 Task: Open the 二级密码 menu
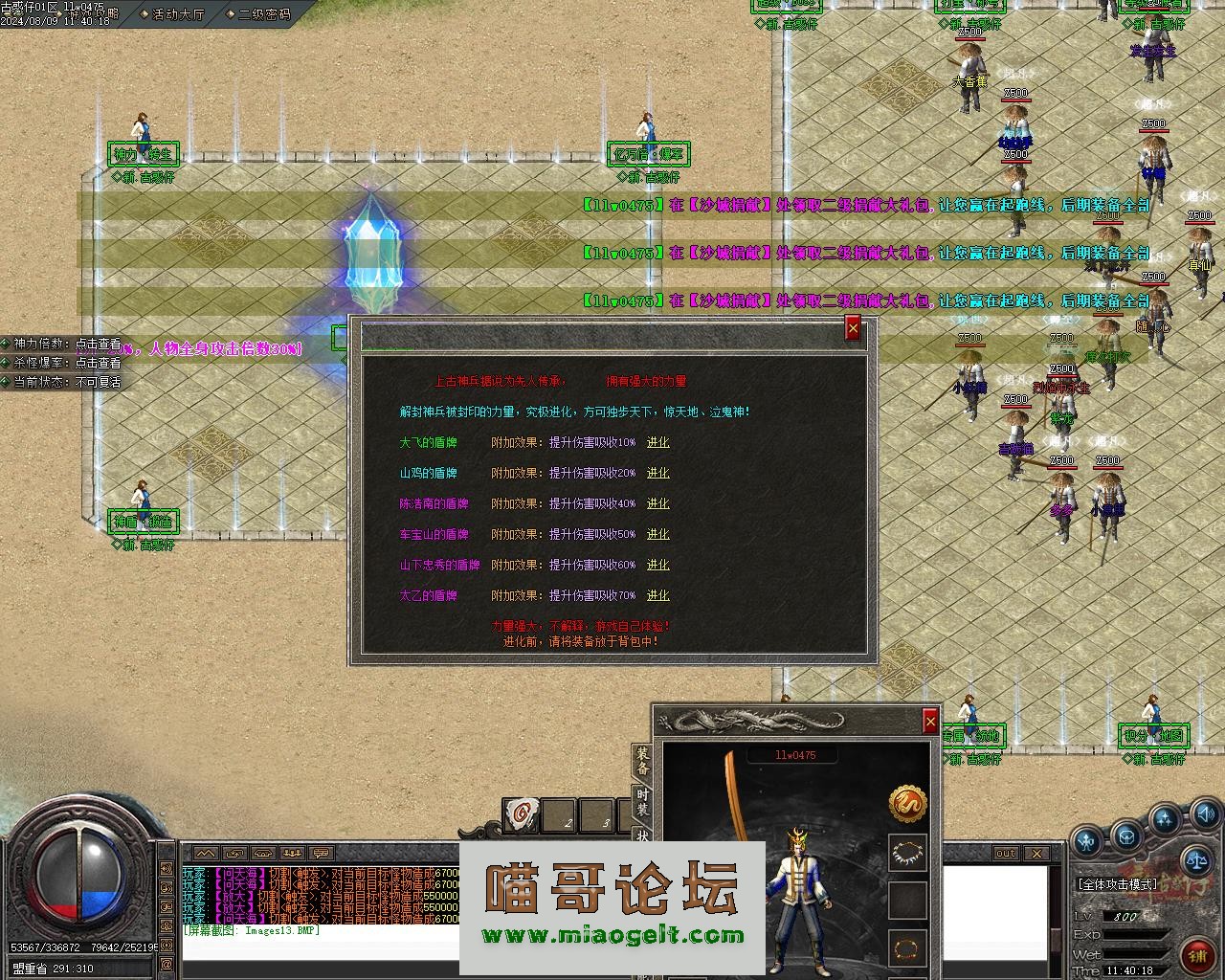[x=264, y=14]
